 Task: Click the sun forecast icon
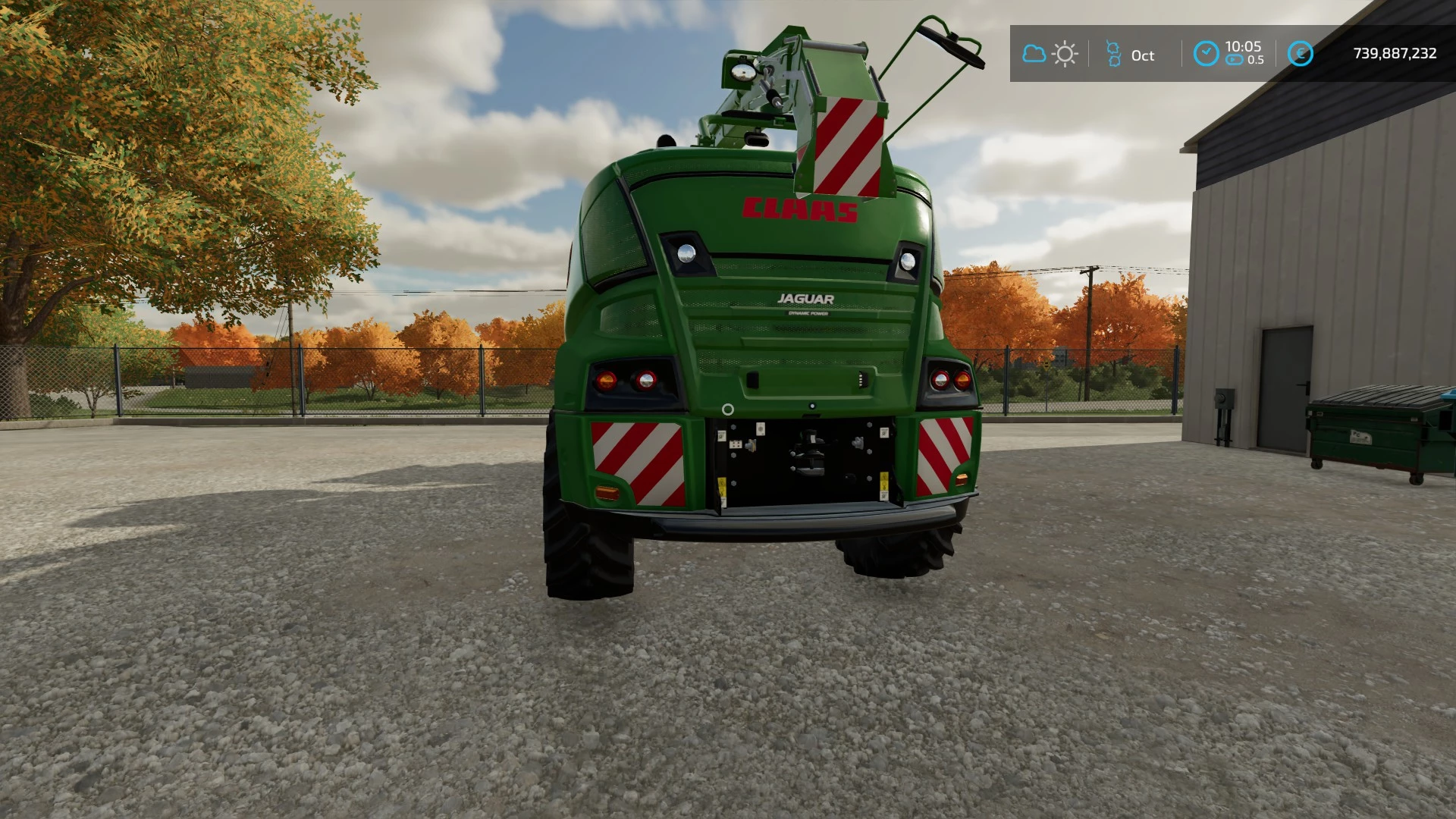pyautogui.click(x=1065, y=54)
